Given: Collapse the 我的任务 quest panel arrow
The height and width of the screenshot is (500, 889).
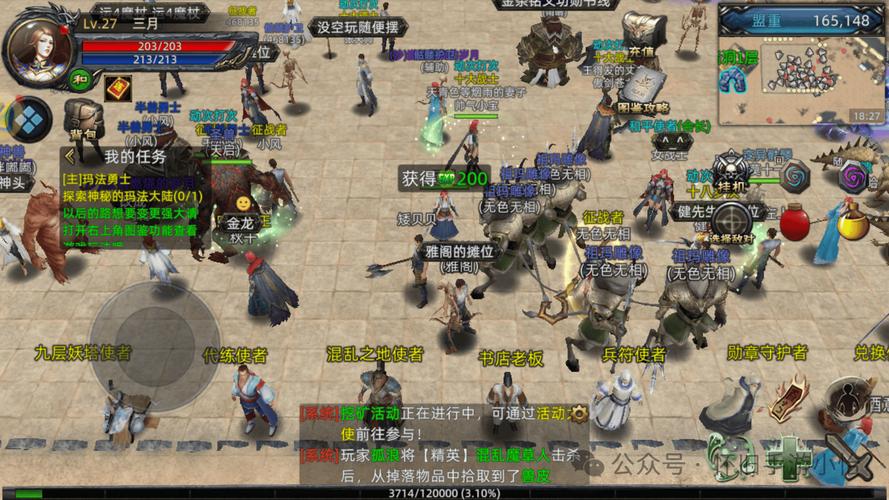Looking at the screenshot, I should 68,156.
